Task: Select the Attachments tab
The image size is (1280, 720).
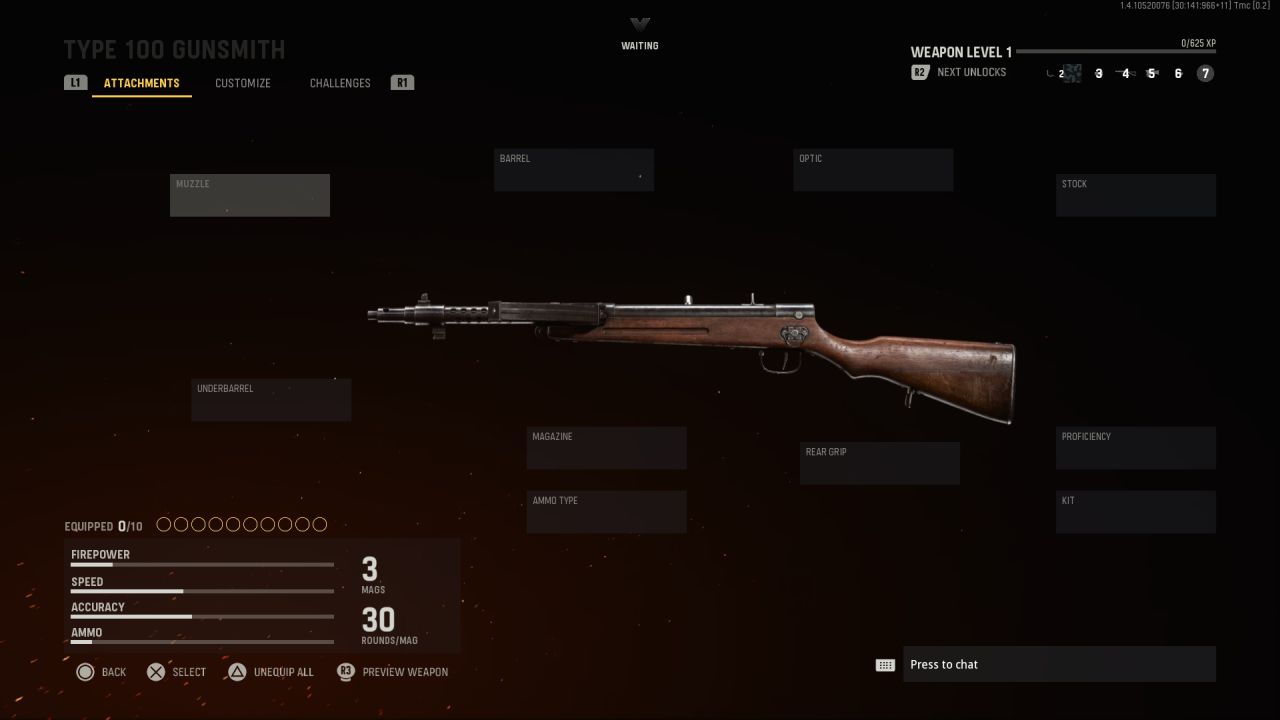Action: point(142,83)
